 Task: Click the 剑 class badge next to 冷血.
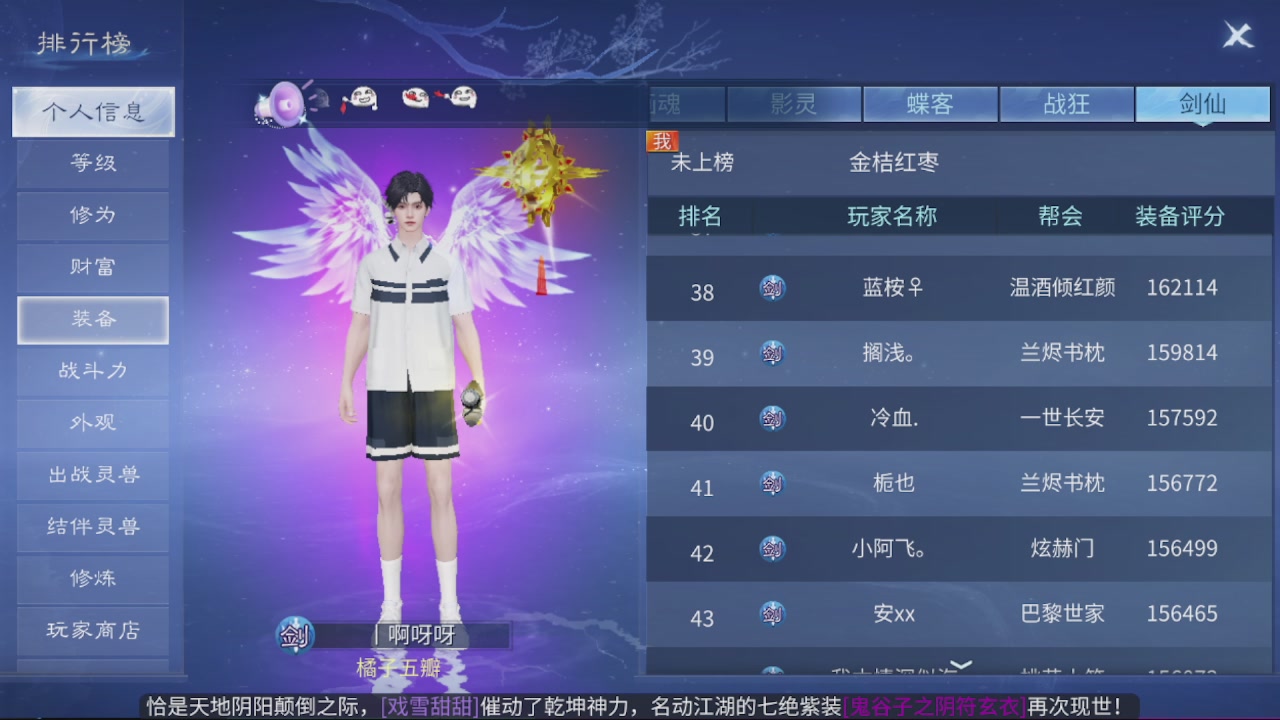tap(771, 418)
